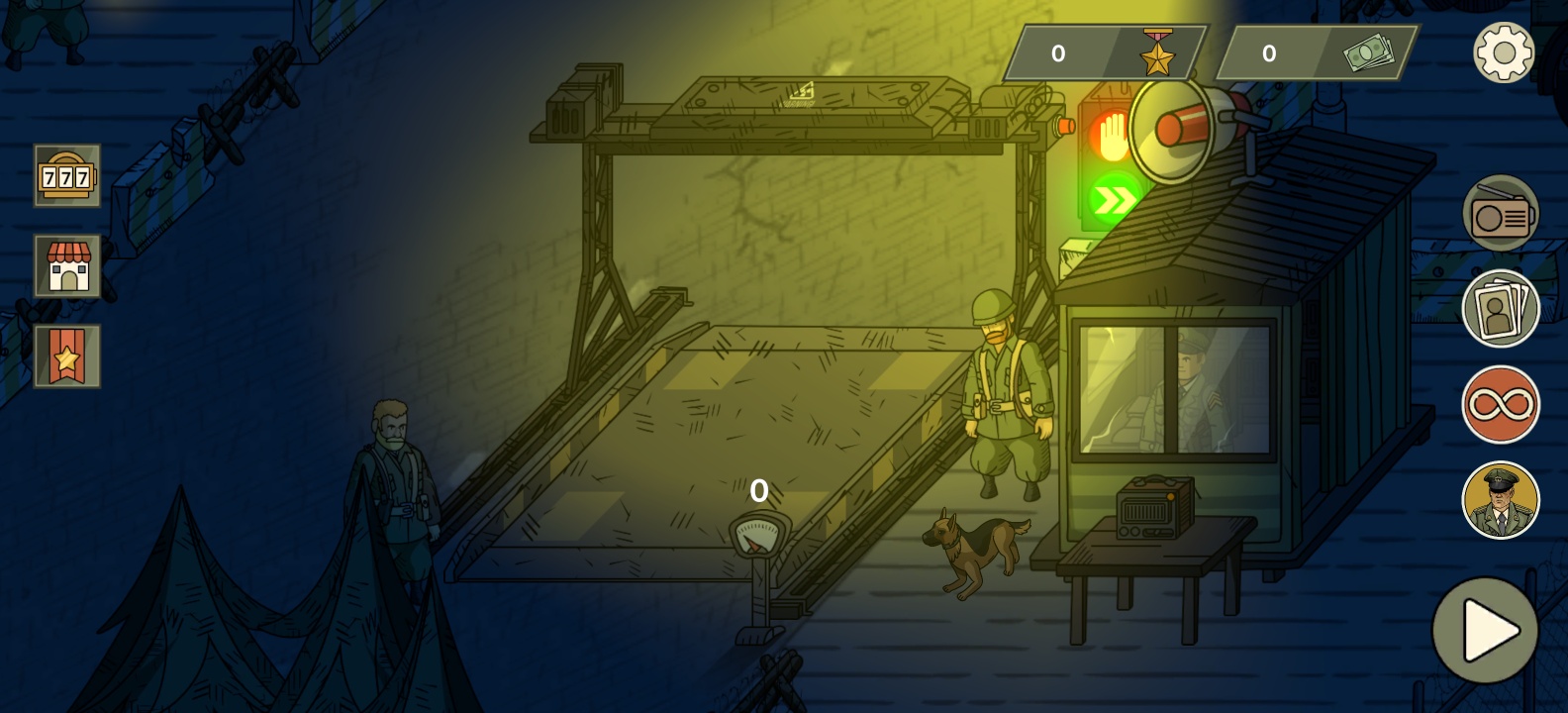Viewport: 1568px width, 713px height.
Task: Open the 777 slot machine
Action: [x=67, y=176]
